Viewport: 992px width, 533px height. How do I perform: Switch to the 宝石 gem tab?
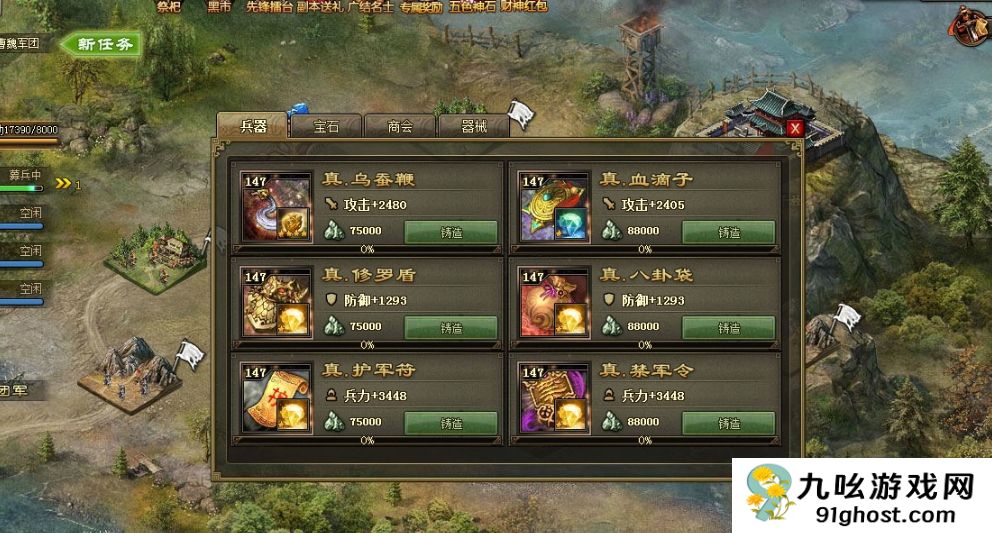pyautogui.click(x=326, y=126)
